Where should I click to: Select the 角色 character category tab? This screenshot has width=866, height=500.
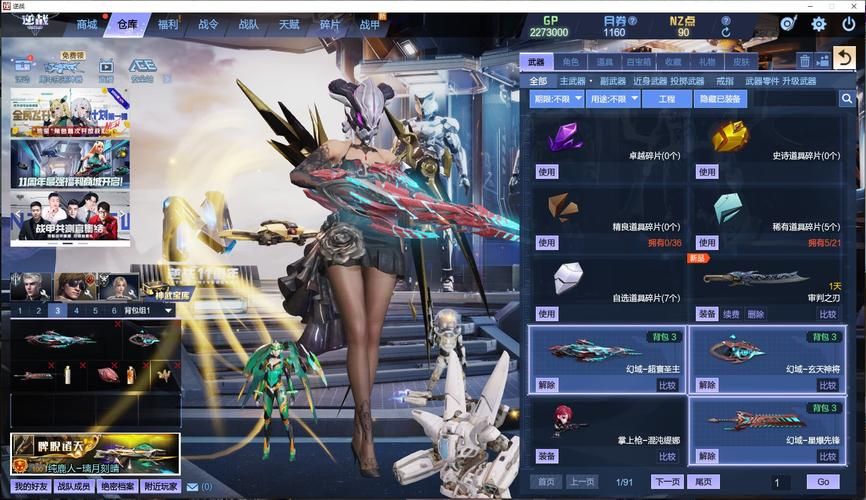coord(571,62)
